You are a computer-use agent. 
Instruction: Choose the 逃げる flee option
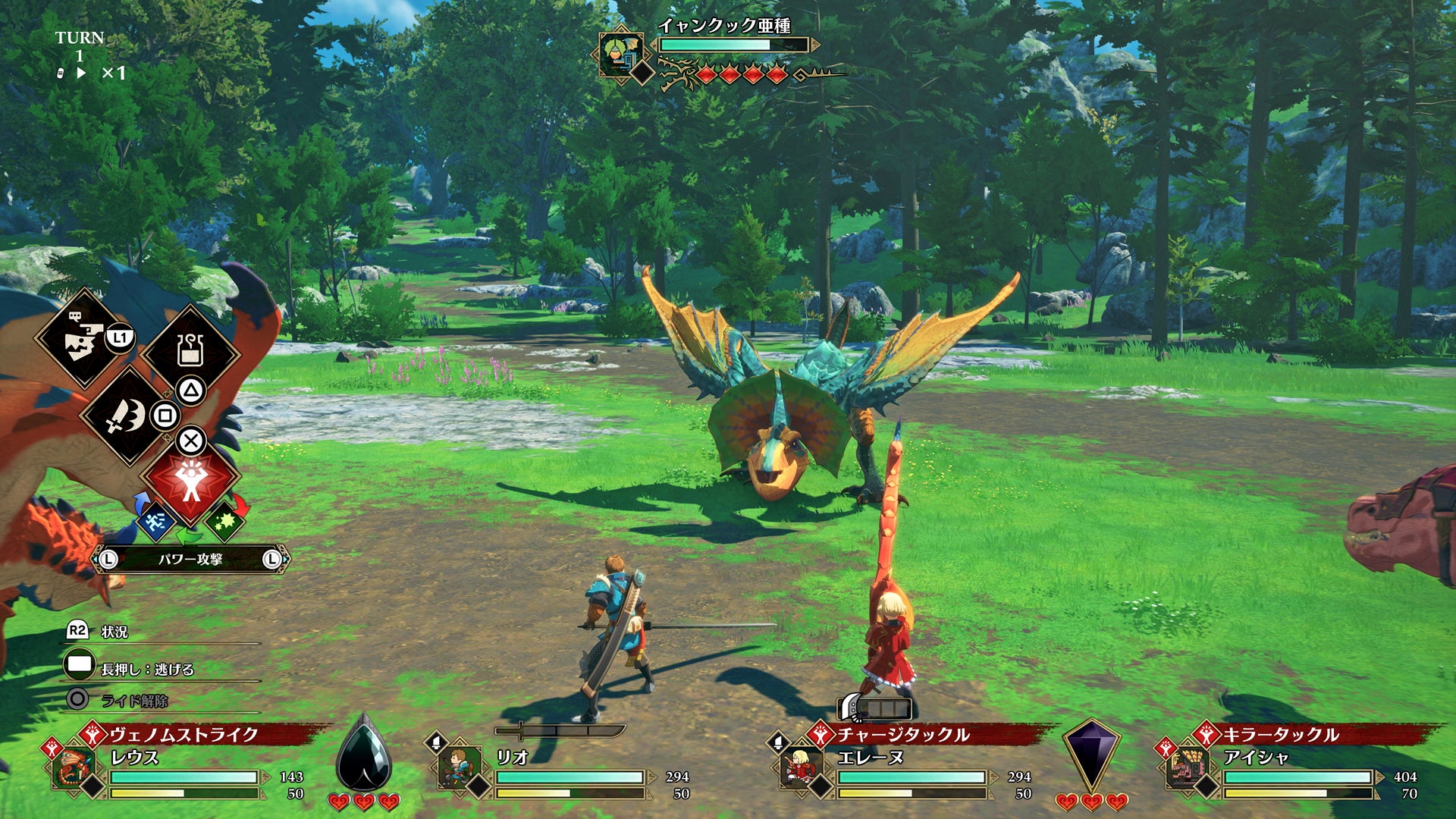(x=147, y=669)
